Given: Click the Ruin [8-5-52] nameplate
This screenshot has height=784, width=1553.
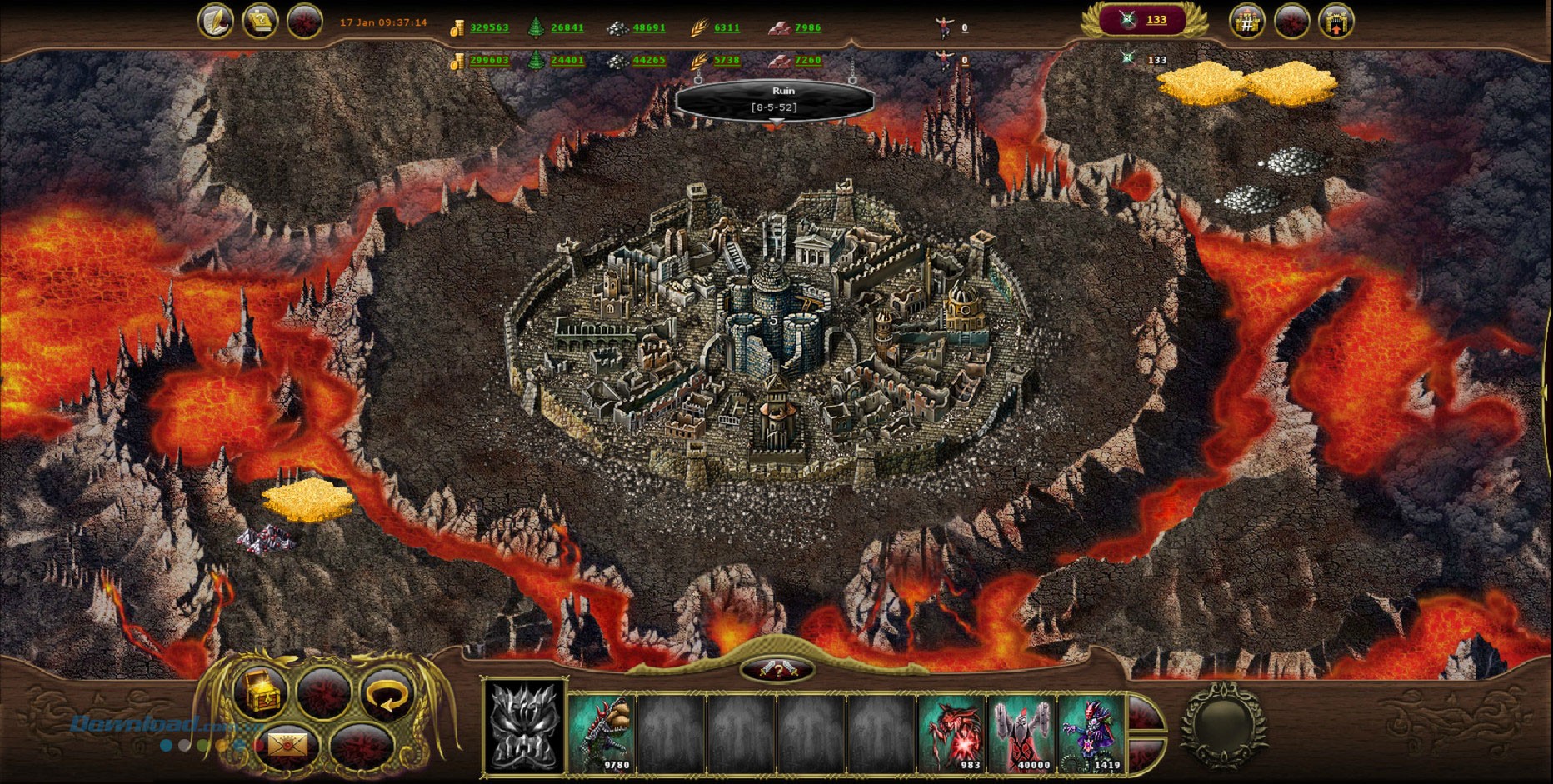Looking at the screenshot, I should pyautogui.click(x=775, y=97).
